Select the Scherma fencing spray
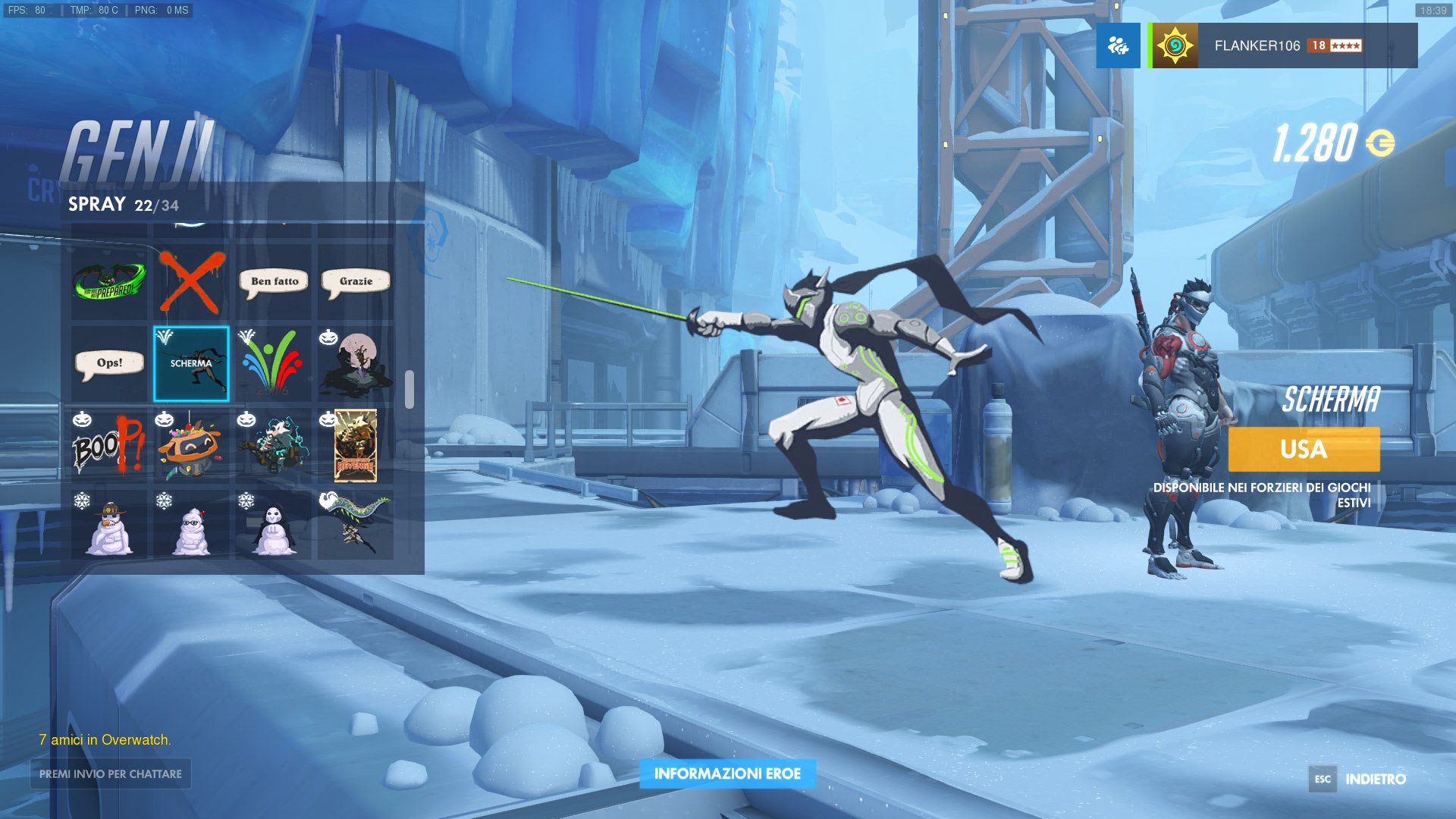1456x819 pixels. tap(191, 364)
